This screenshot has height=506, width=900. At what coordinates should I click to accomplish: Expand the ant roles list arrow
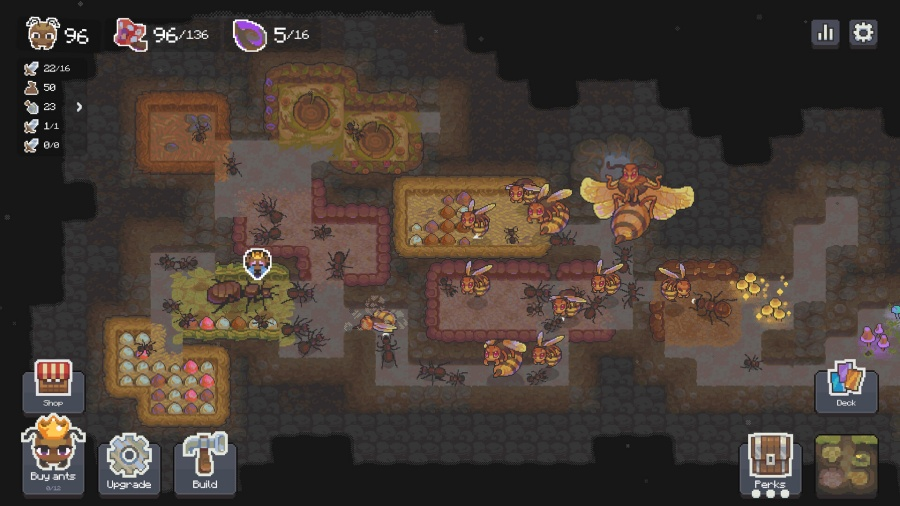click(x=79, y=107)
